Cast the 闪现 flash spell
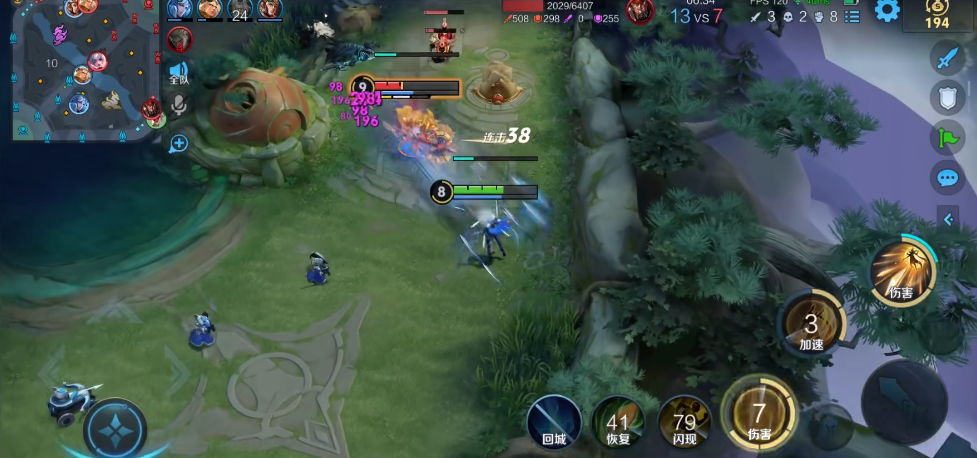This screenshot has width=977, height=458. [x=684, y=421]
